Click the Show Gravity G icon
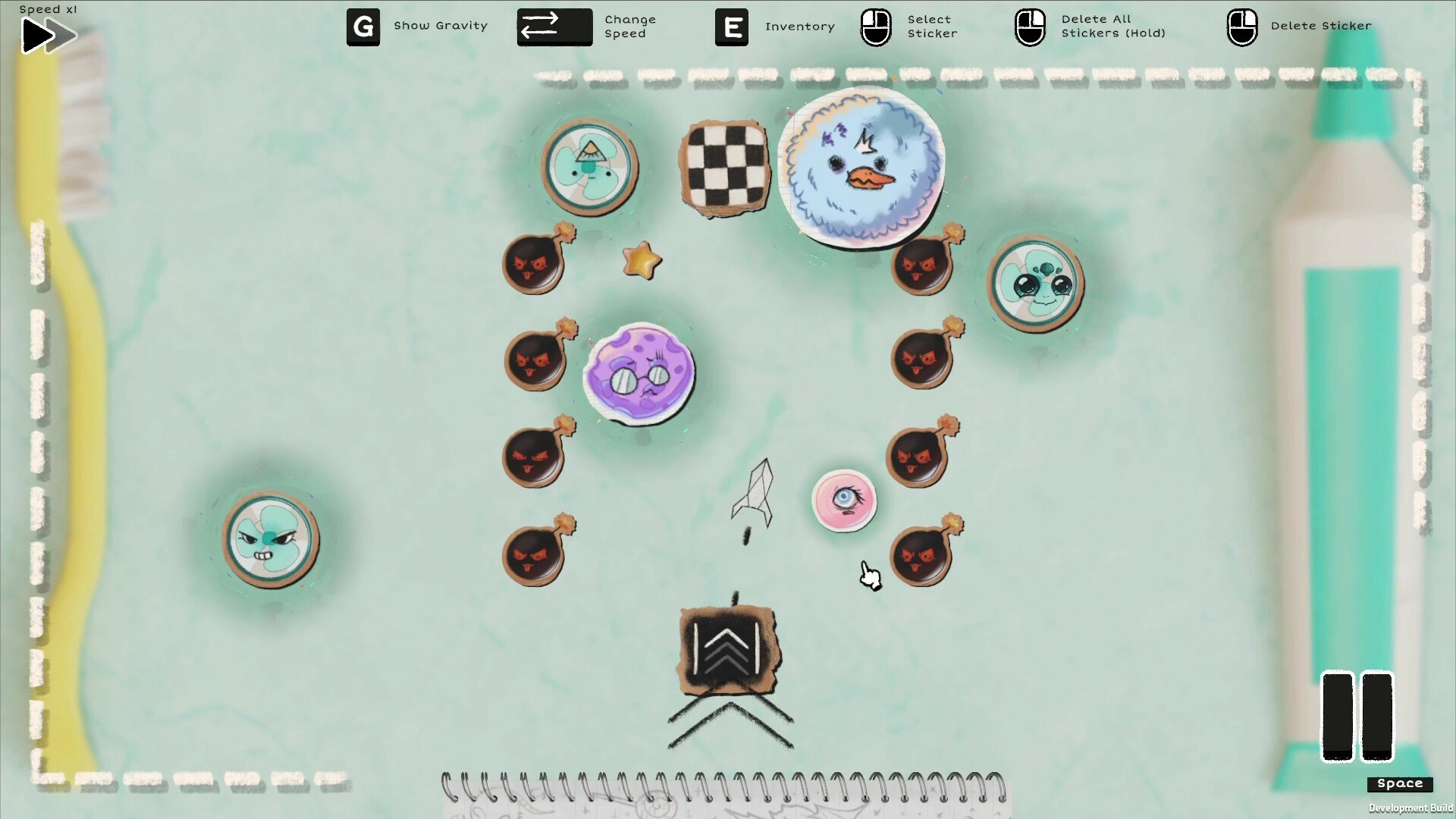The image size is (1456, 819). 363,27
